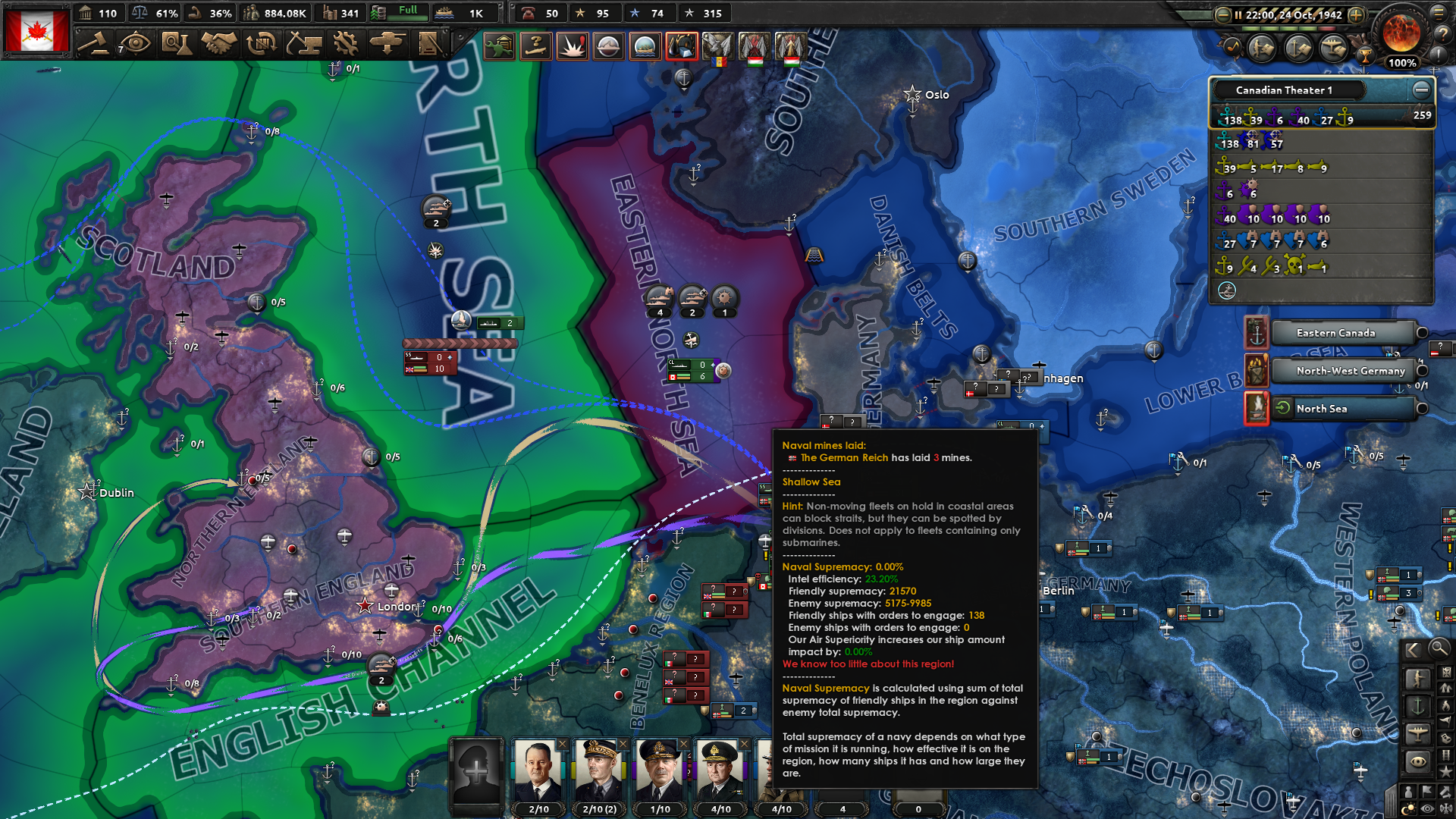
Task: Expand the Eastern Canada army group
Action: coord(1422,332)
